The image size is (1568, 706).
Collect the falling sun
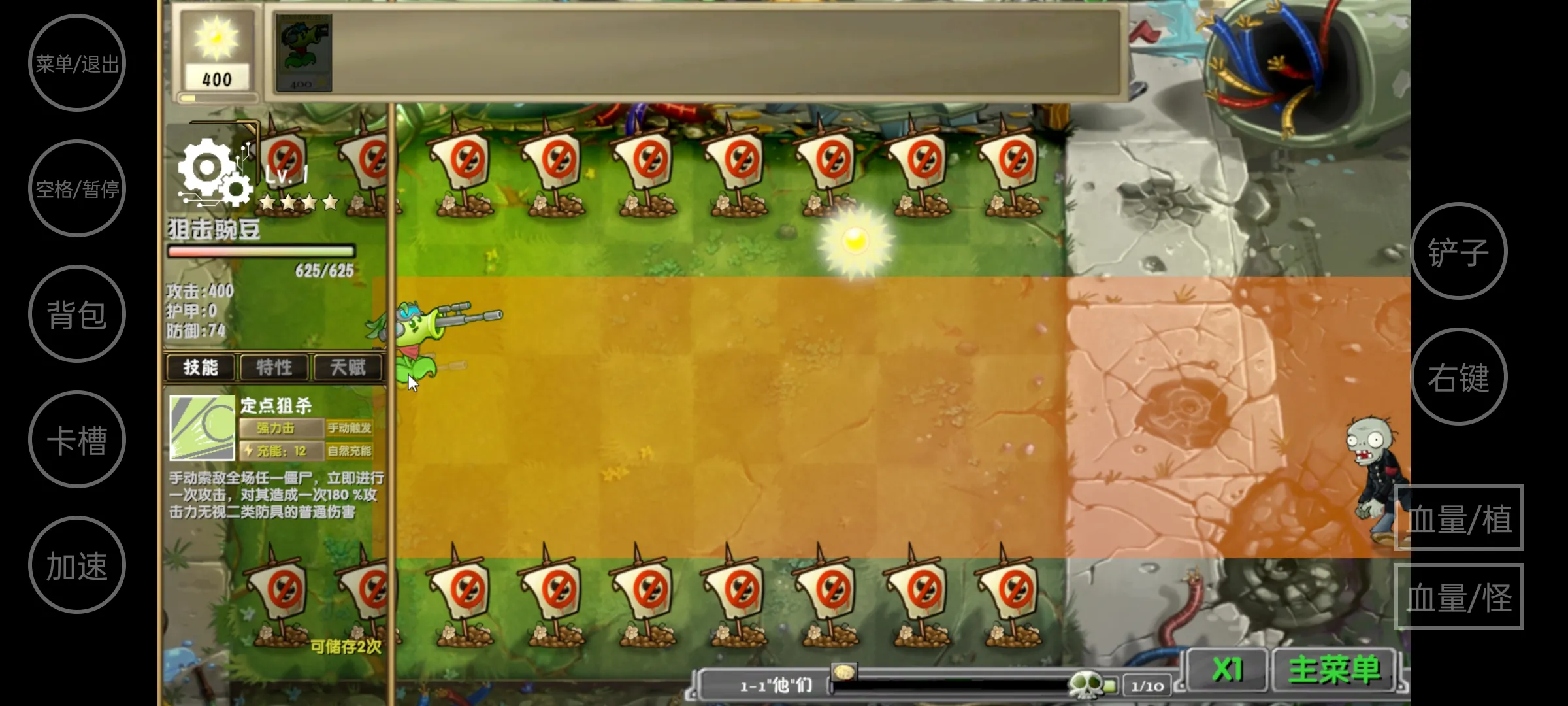coord(855,241)
